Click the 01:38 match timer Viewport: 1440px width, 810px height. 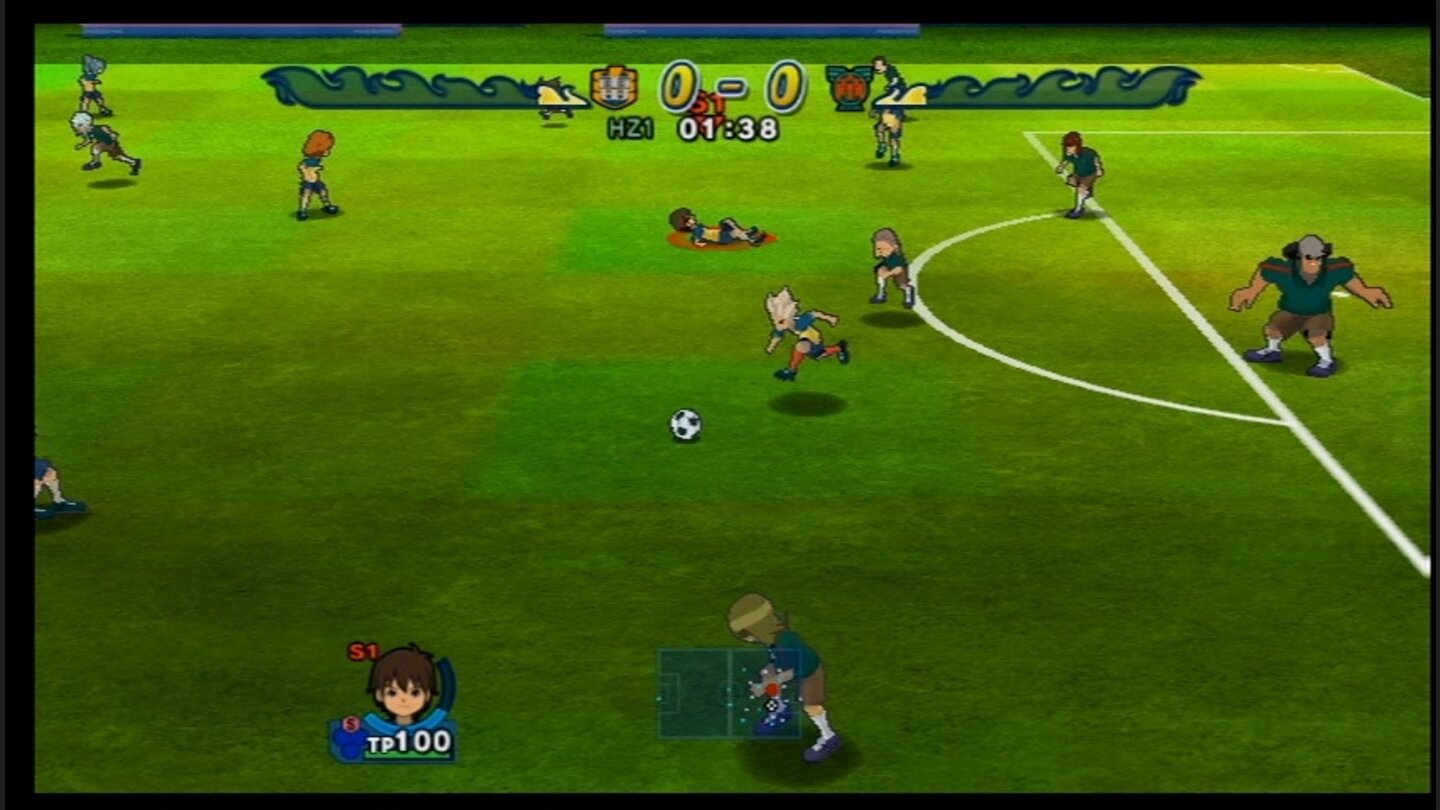tap(730, 129)
